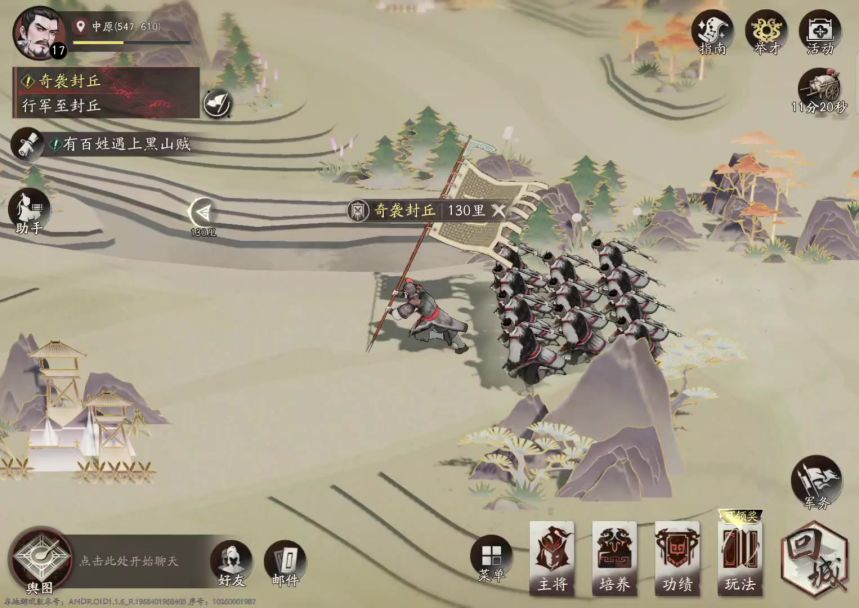Open the 主将 general menu
Image resolution: width=859 pixels, height=608 pixels.
(x=551, y=557)
